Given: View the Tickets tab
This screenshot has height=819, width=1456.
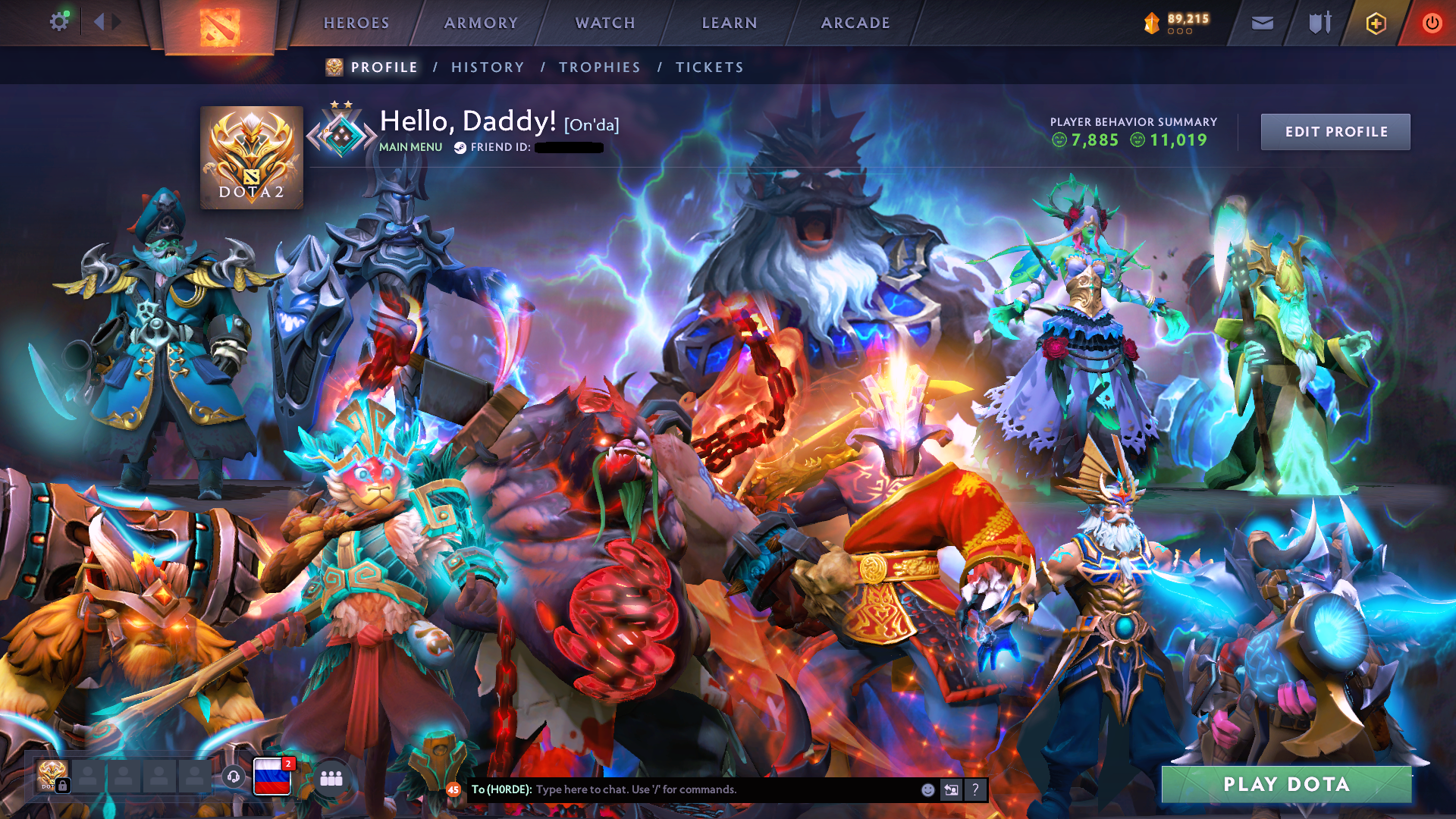Looking at the screenshot, I should pos(710,67).
